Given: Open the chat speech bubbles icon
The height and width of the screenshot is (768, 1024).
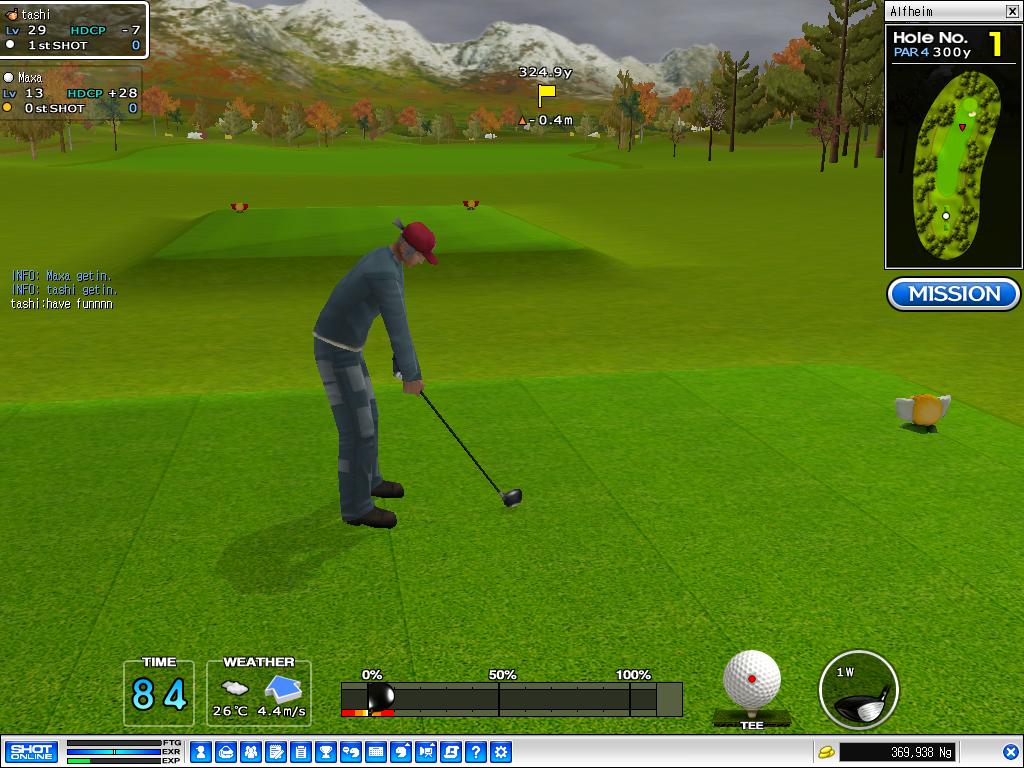Looking at the screenshot, I should point(351,752).
